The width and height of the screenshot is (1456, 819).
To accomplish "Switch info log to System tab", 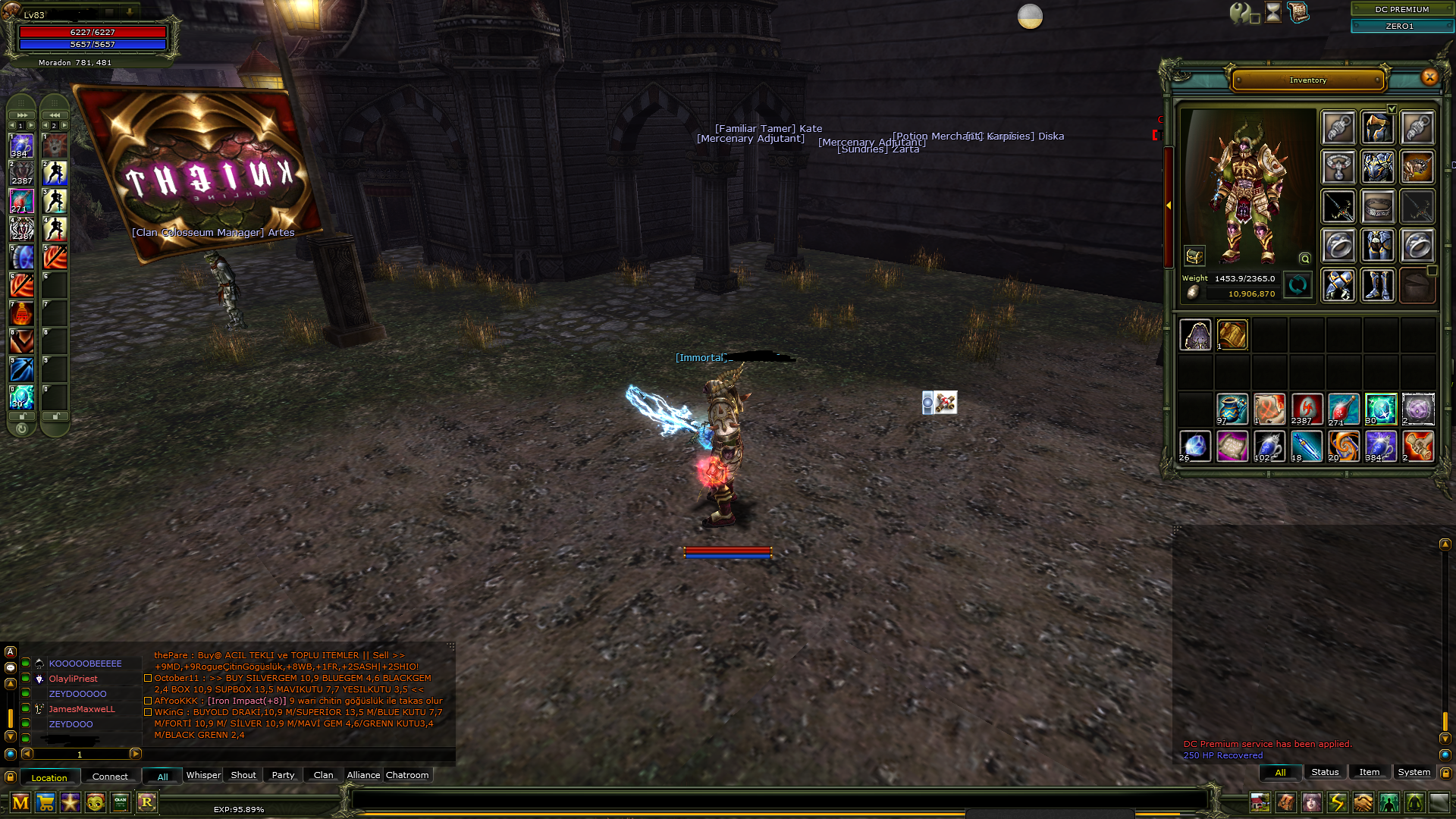I will pos(1414,772).
